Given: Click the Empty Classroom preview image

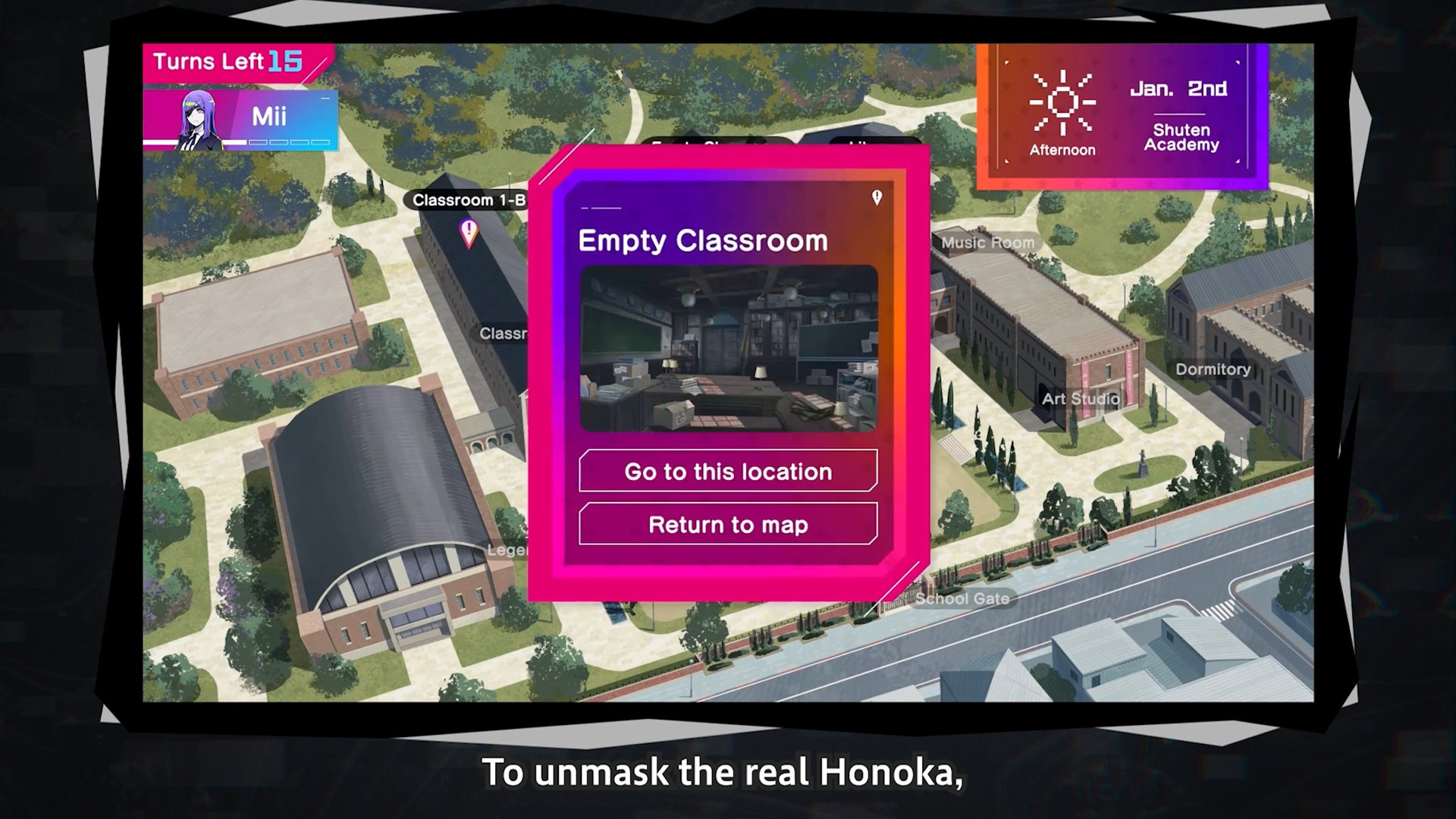Looking at the screenshot, I should coord(728,349).
